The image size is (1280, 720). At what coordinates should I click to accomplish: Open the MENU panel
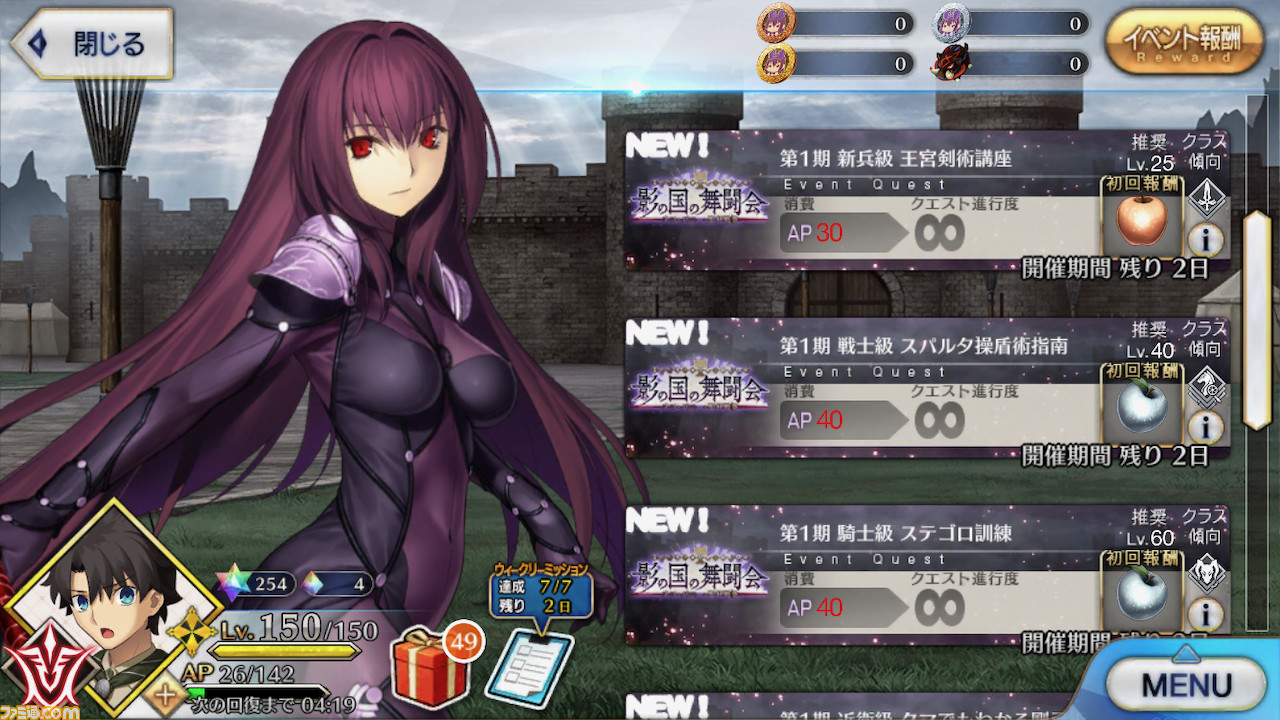click(x=1186, y=685)
